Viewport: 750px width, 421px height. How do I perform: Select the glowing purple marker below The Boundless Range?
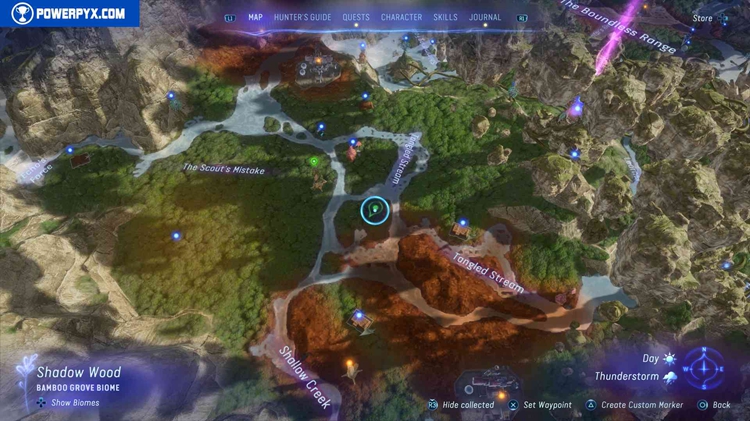click(x=576, y=107)
